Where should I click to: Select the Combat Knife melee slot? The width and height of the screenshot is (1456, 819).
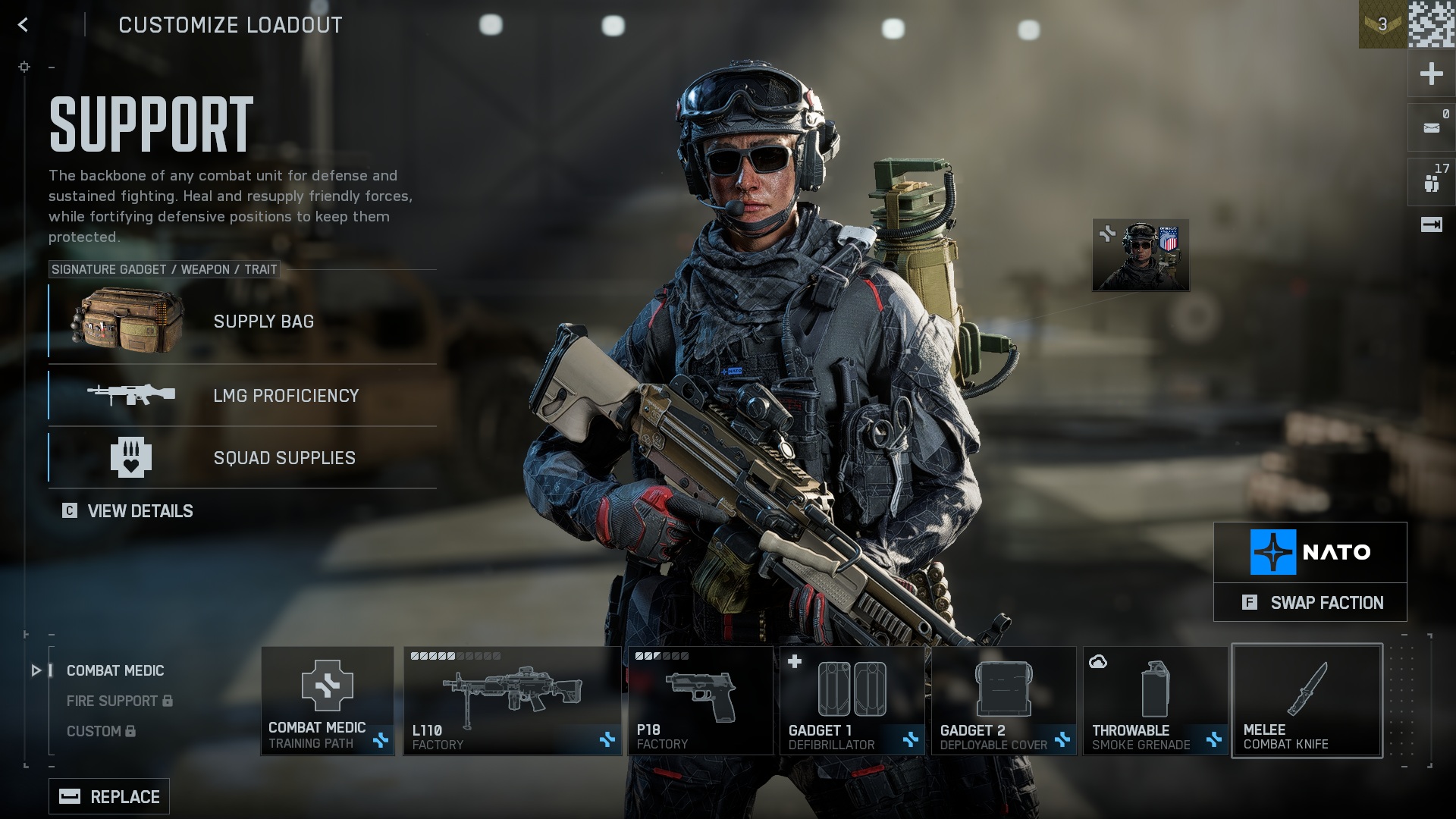coord(1307,700)
